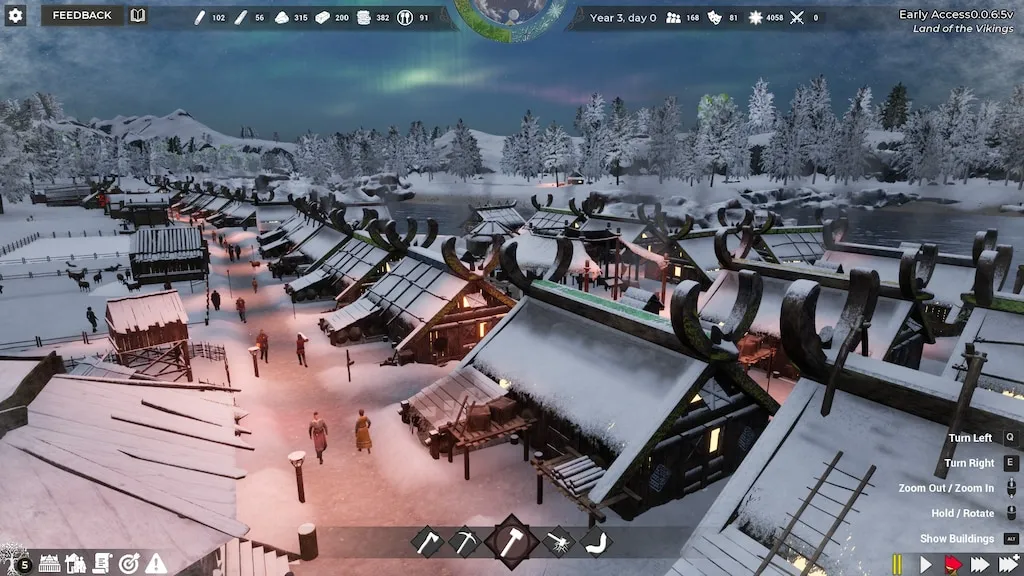Image resolution: width=1024 pixels, height=576 pixels.
Task: Set game to normal play speed
Action: pos(925,565)
